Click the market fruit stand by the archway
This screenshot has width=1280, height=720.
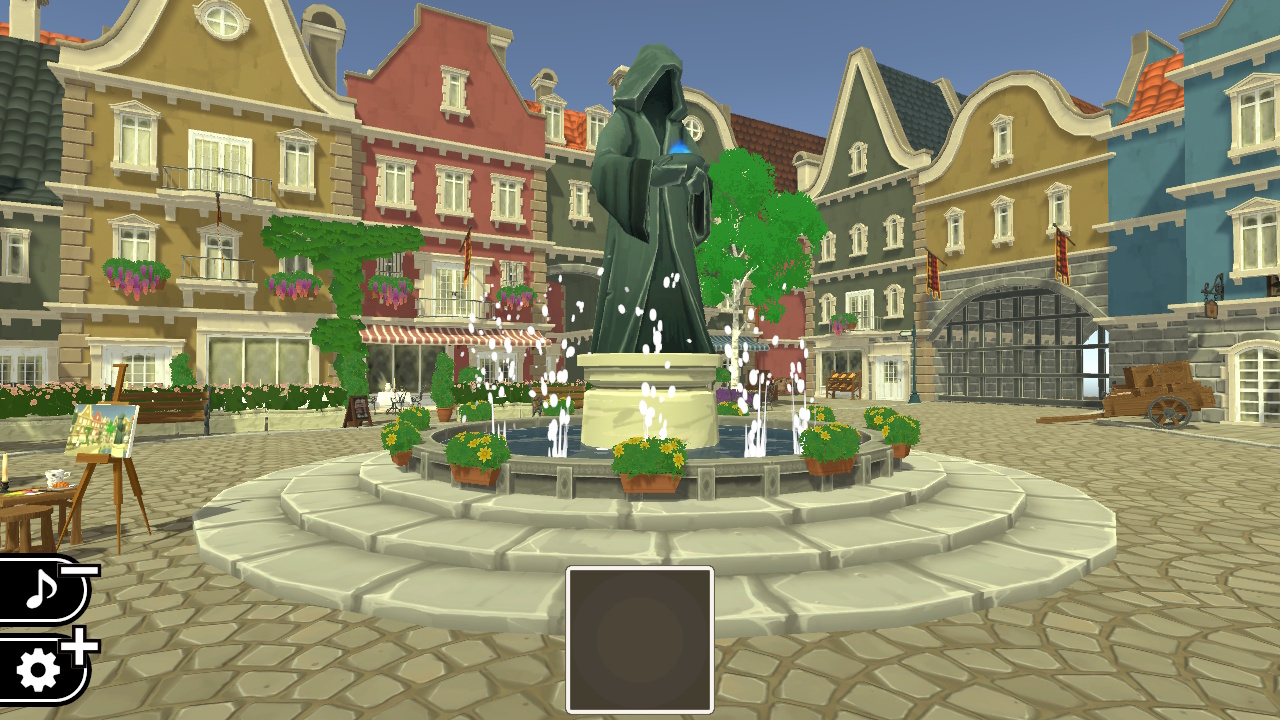pos(843,385)
